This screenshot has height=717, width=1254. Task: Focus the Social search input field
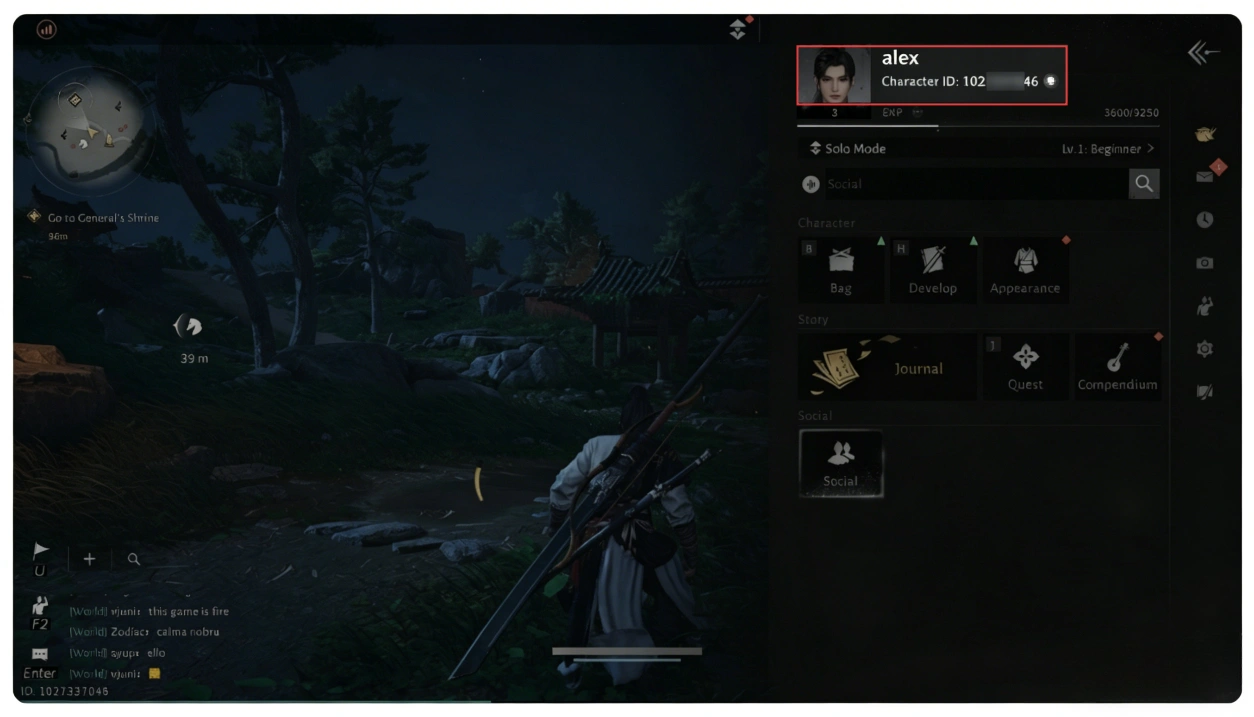tap(965, 184)
